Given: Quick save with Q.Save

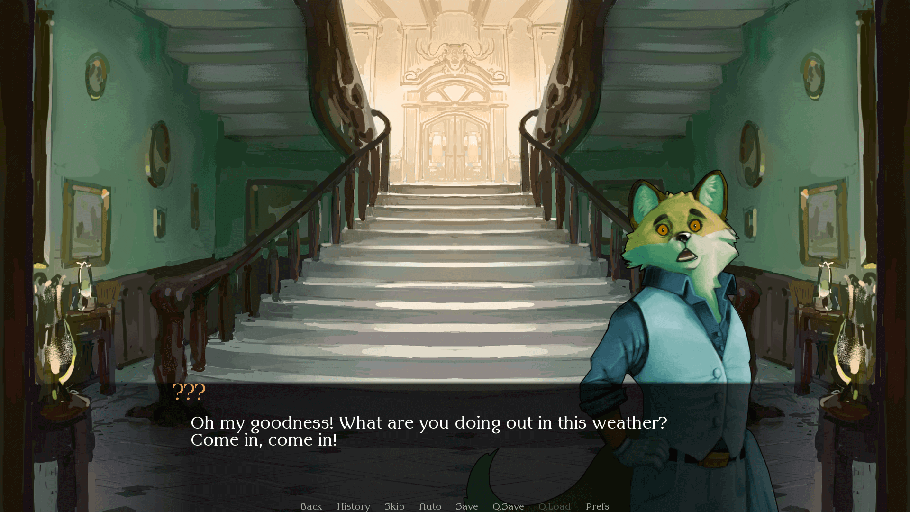Looking at the screenshot, I should coord(508,506).
